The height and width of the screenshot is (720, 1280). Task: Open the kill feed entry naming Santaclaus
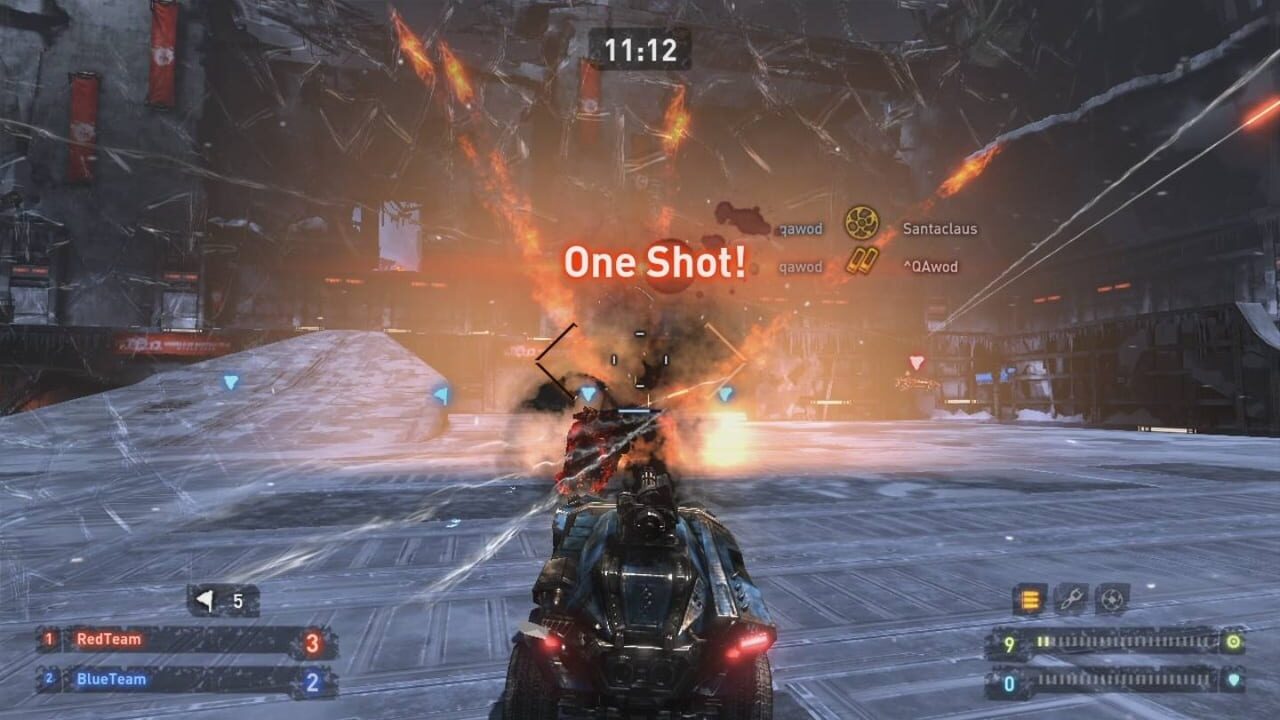click(x=940, y=228)
